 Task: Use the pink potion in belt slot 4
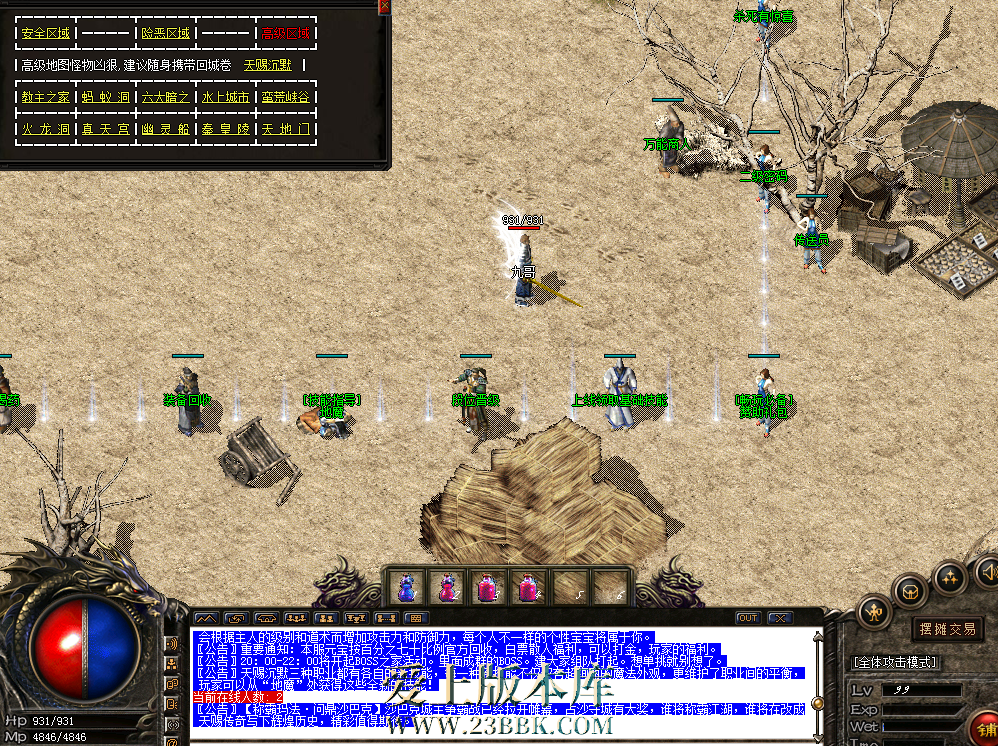tap(529, 587)
